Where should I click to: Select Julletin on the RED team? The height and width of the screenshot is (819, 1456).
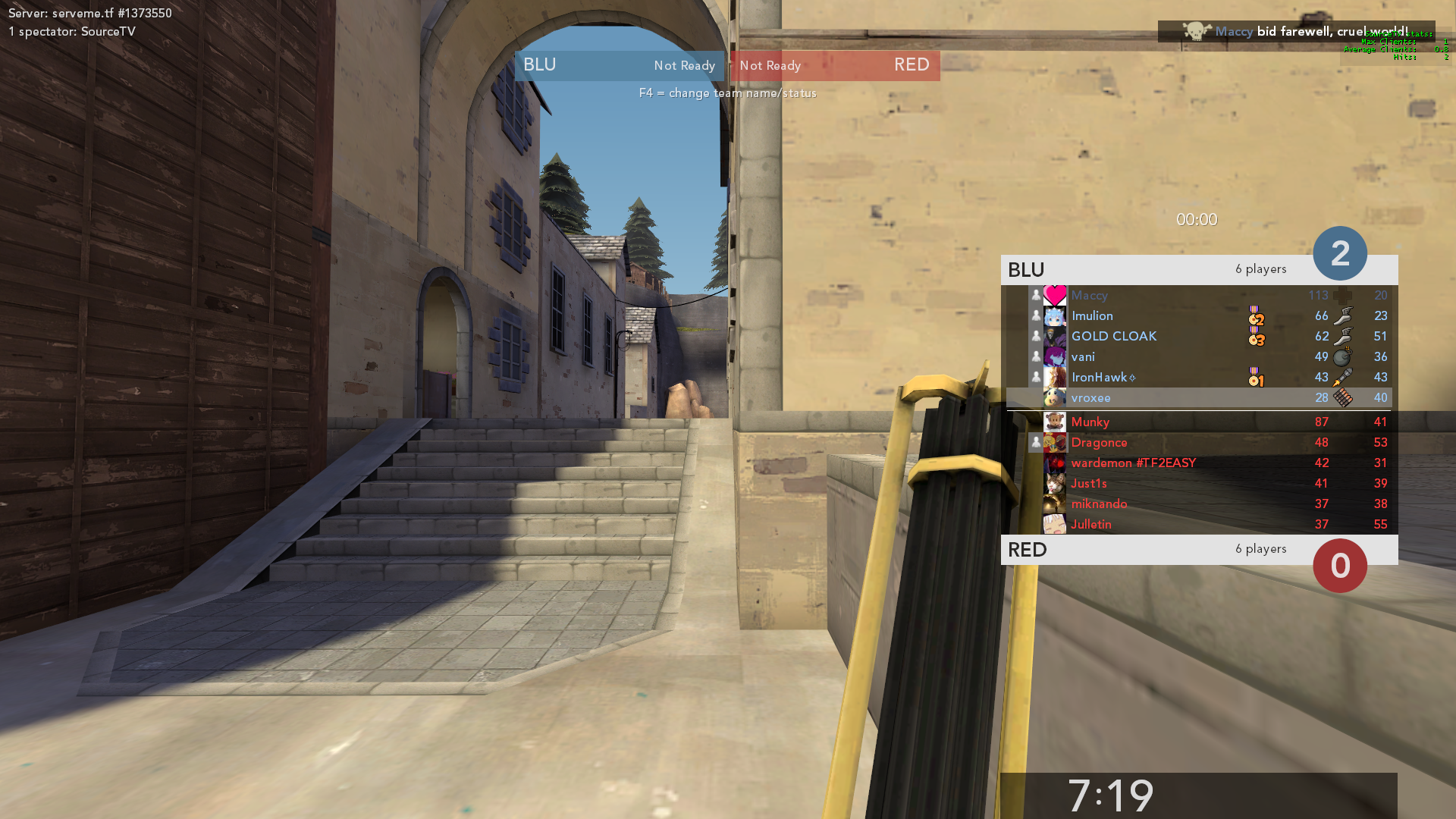point(1198,525)
